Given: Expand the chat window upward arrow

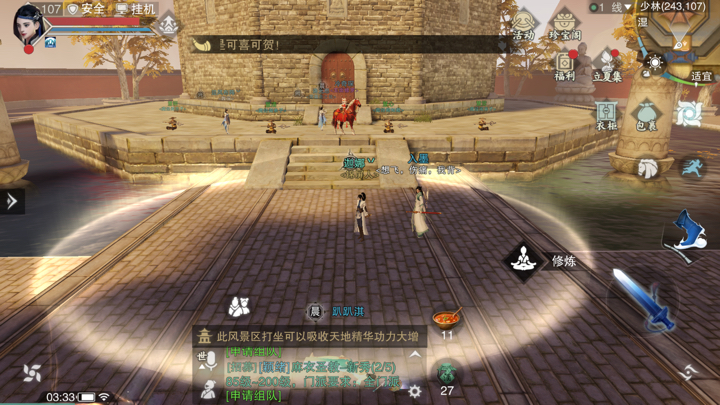Looking at the screenshot, I should (x=416, y=354).
